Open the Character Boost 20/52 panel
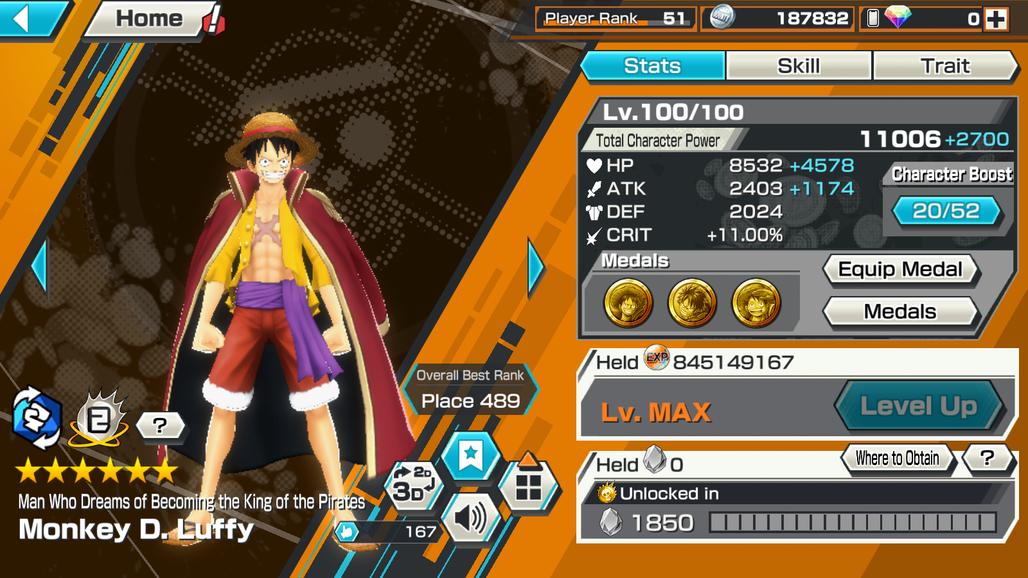The height and width of the screenshot is (578, 1028). coord(946,210)
